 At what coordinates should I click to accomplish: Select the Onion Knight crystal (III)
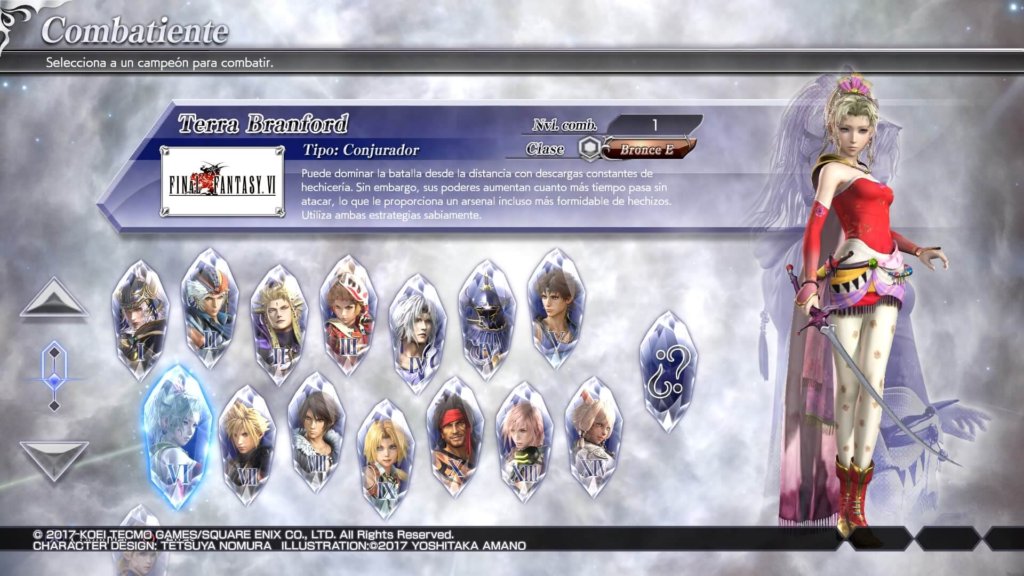[347, 312]
